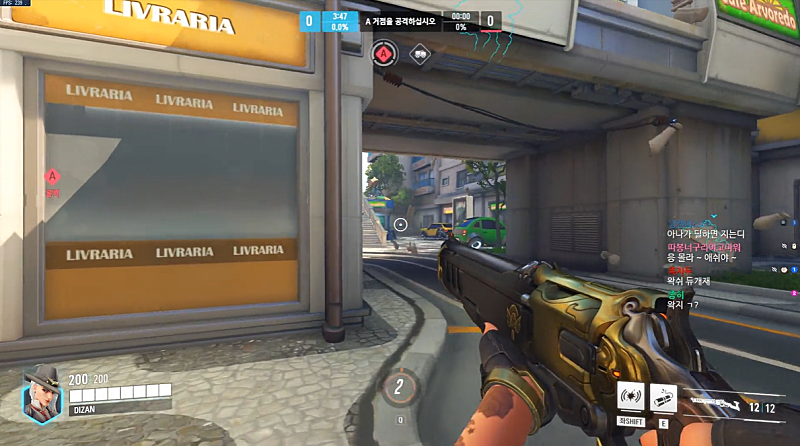Click the attack point A objective banner
The image size is (800, 446).
(402, 20)
